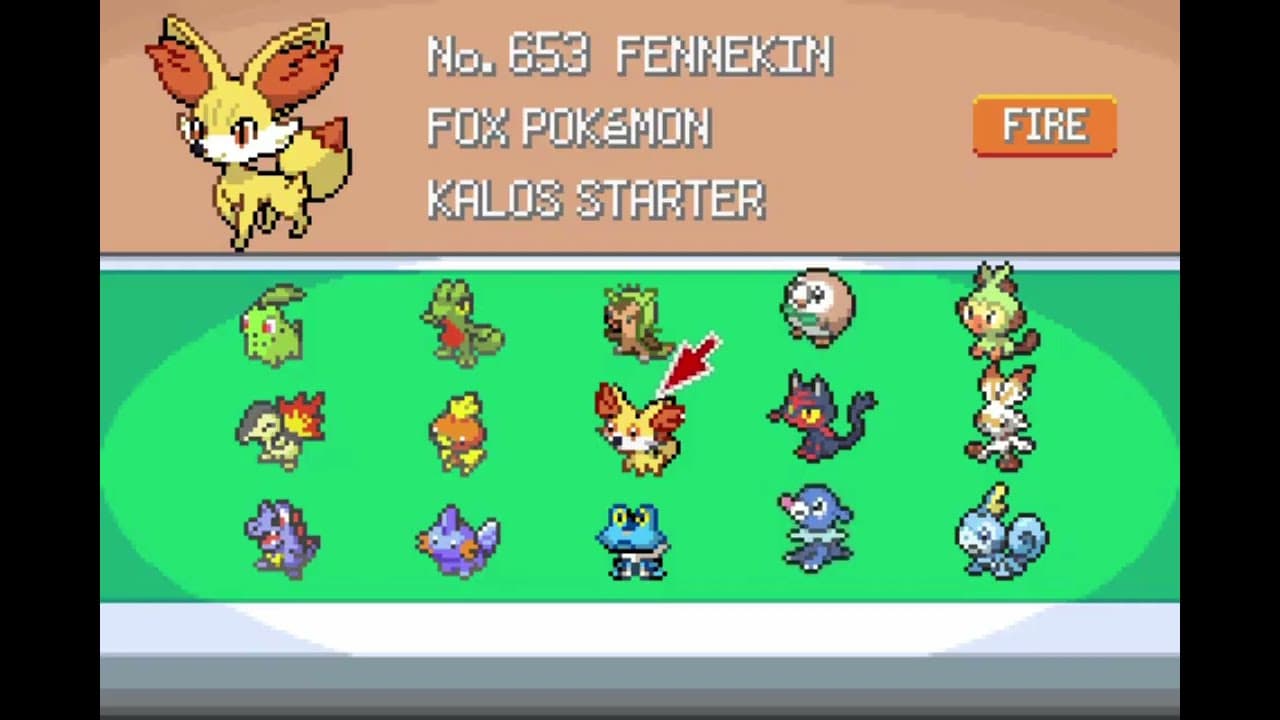Select the Torchic sprite

[460, 430]
